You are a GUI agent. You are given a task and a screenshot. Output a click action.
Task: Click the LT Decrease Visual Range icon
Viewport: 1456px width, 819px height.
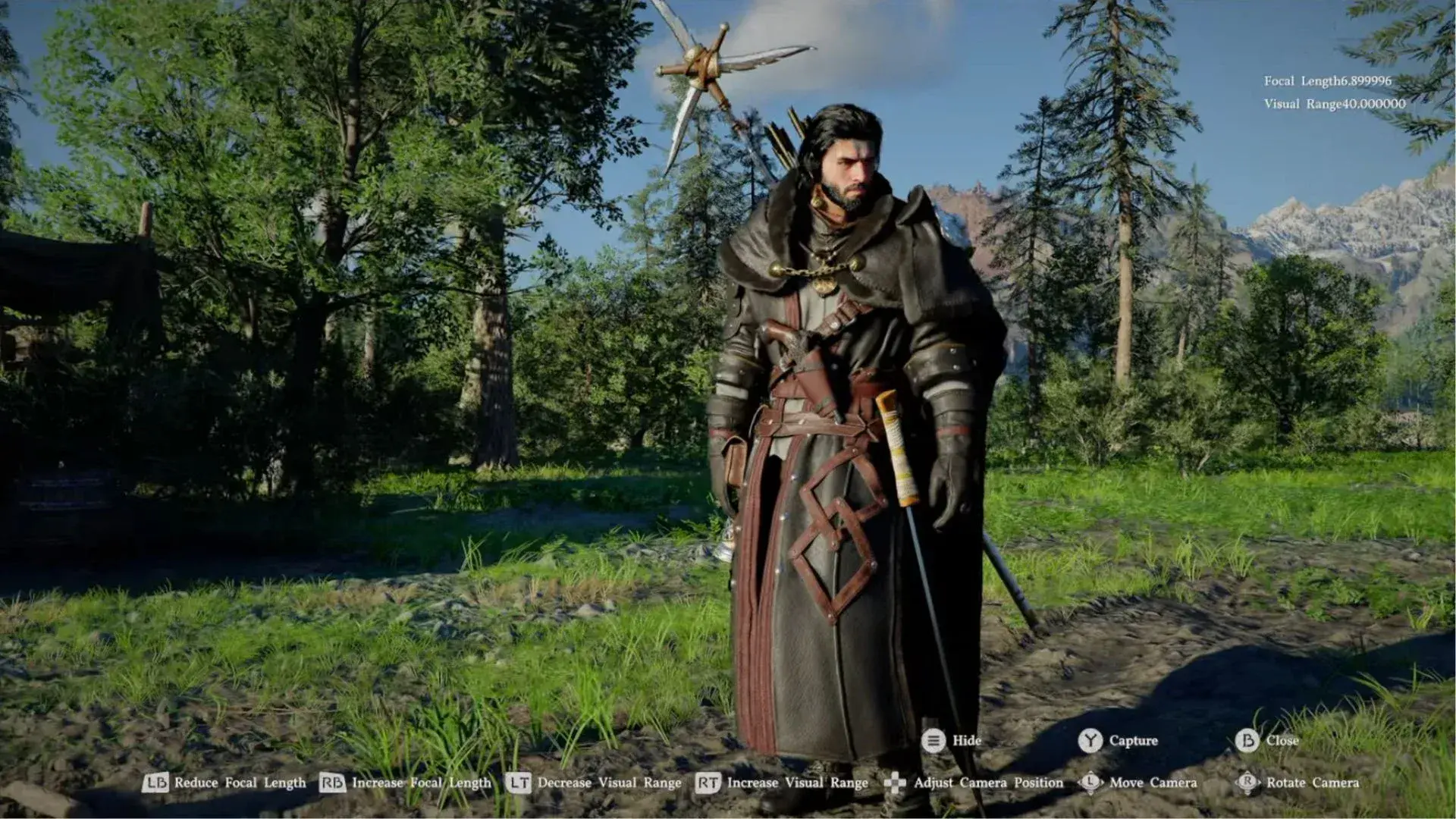[520, 783]
